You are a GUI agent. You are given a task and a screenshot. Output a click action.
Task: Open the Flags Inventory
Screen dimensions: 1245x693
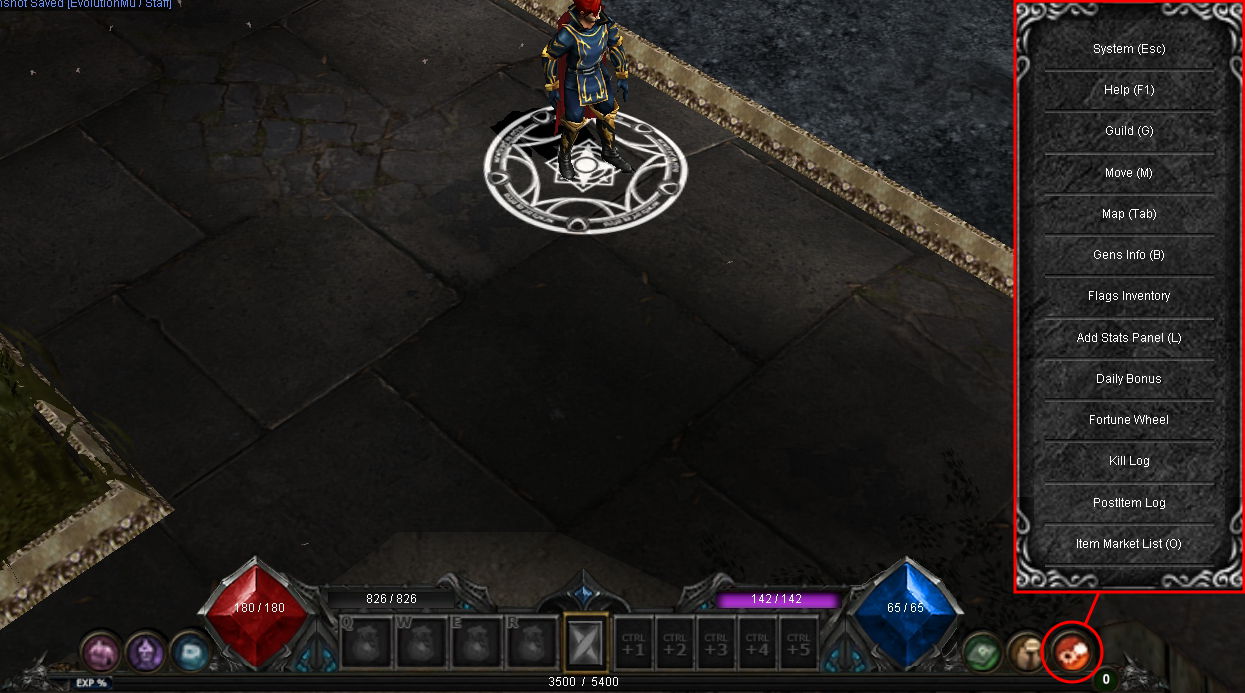click(x=1129, y=296)
